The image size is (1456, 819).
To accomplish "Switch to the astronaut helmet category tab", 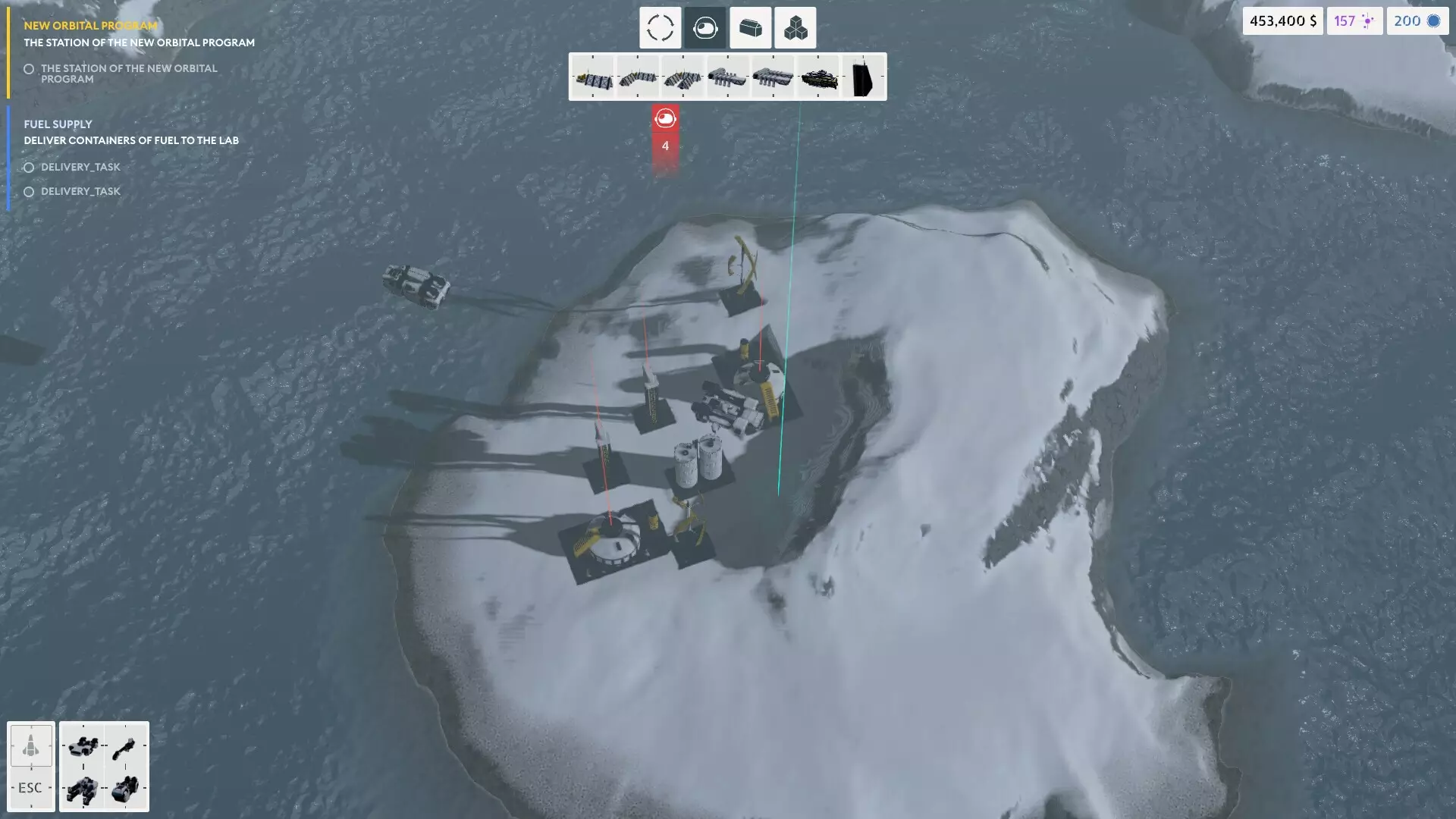I will pyautogui.click(x=704, y=27).
